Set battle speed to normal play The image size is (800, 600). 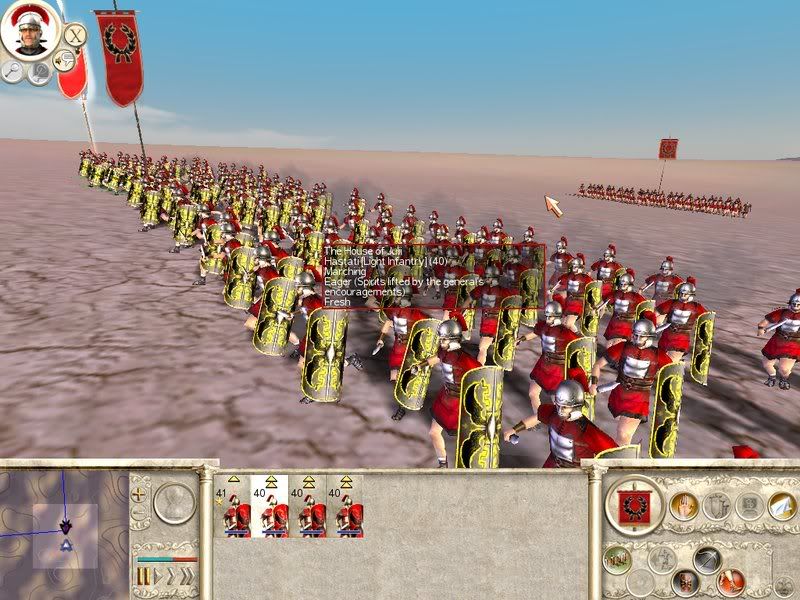(157, 578)
